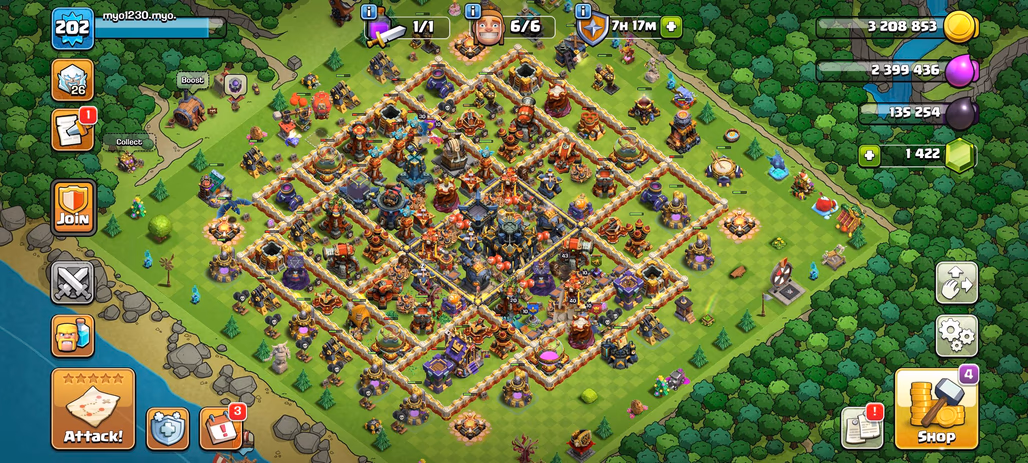Screen dimensions: 1028x463
Task: Show info for the 1/1 sword counter
Action: (x=370, y=11)
